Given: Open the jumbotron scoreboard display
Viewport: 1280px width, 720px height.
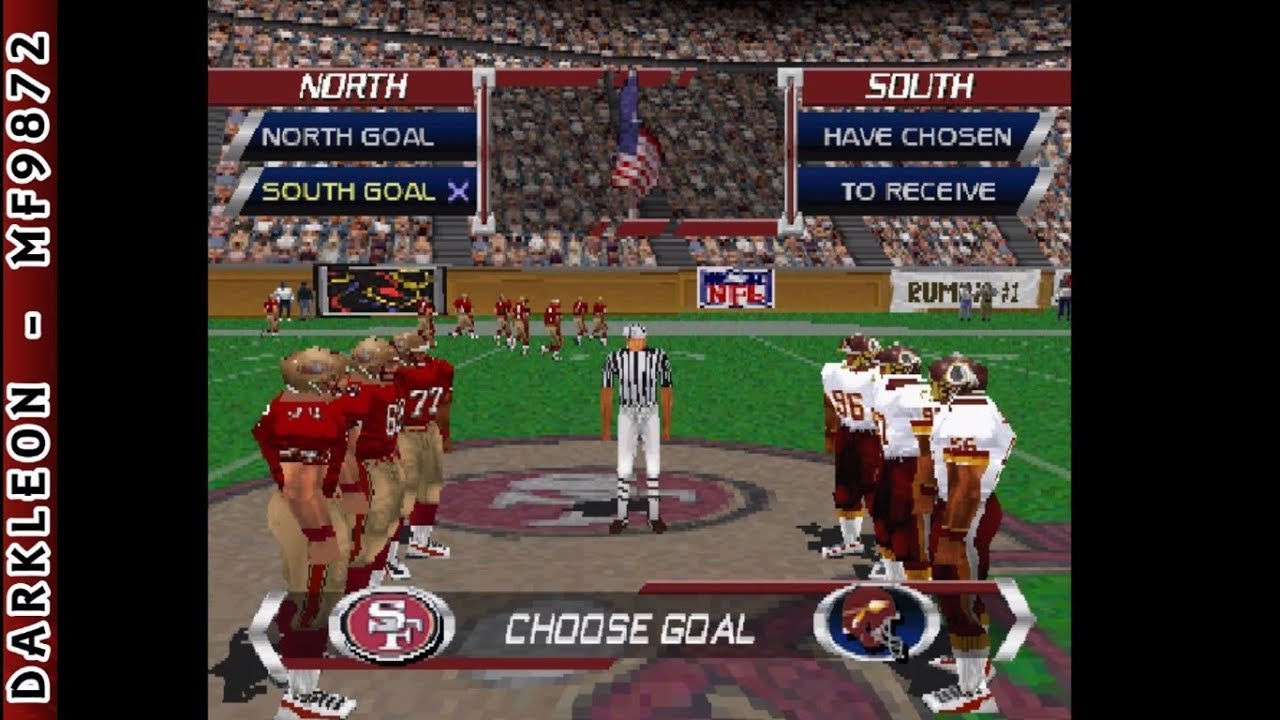Looking at the screenshot, I should (380, 288).
